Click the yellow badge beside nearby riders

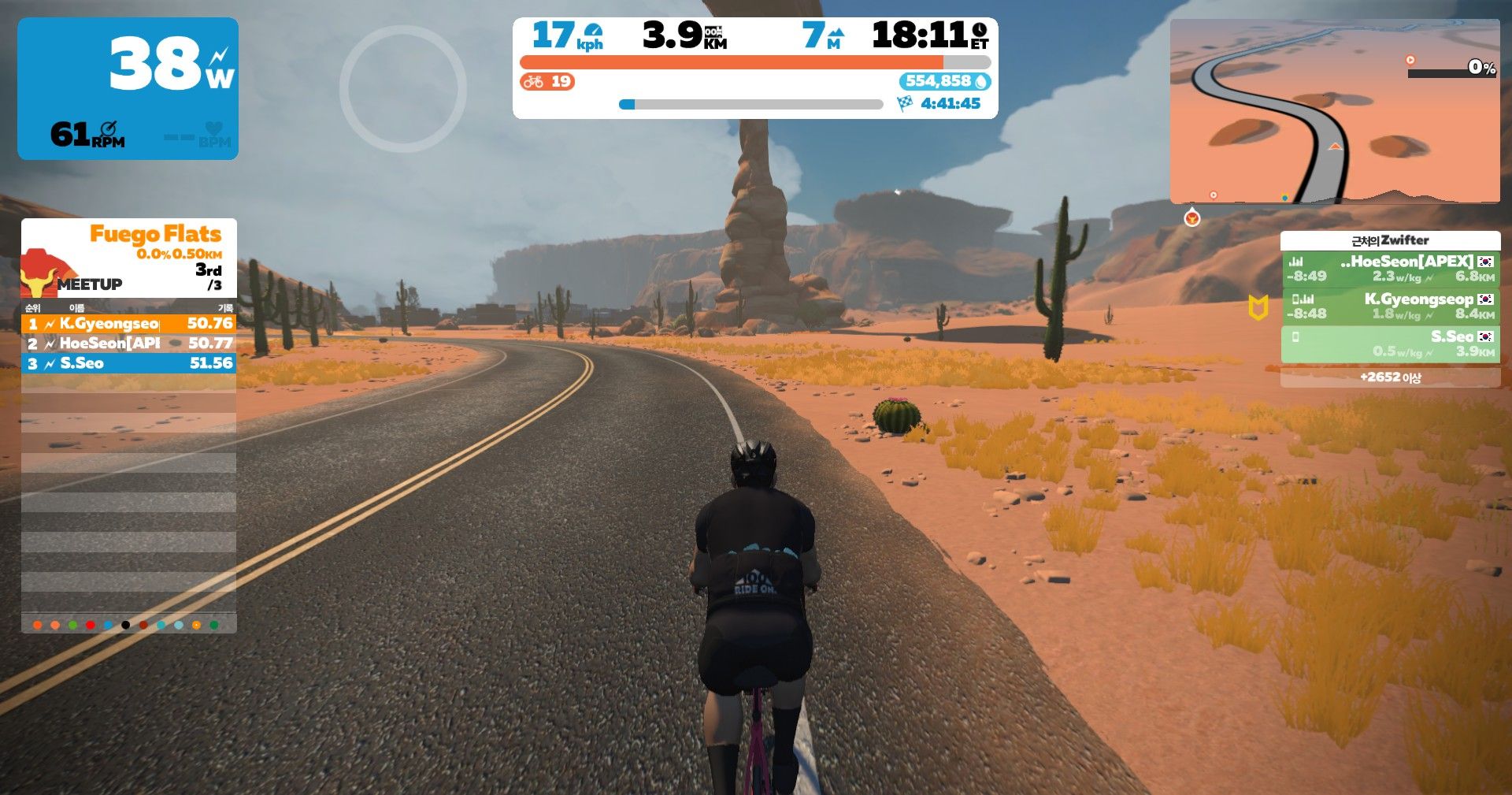point(1258,307)
